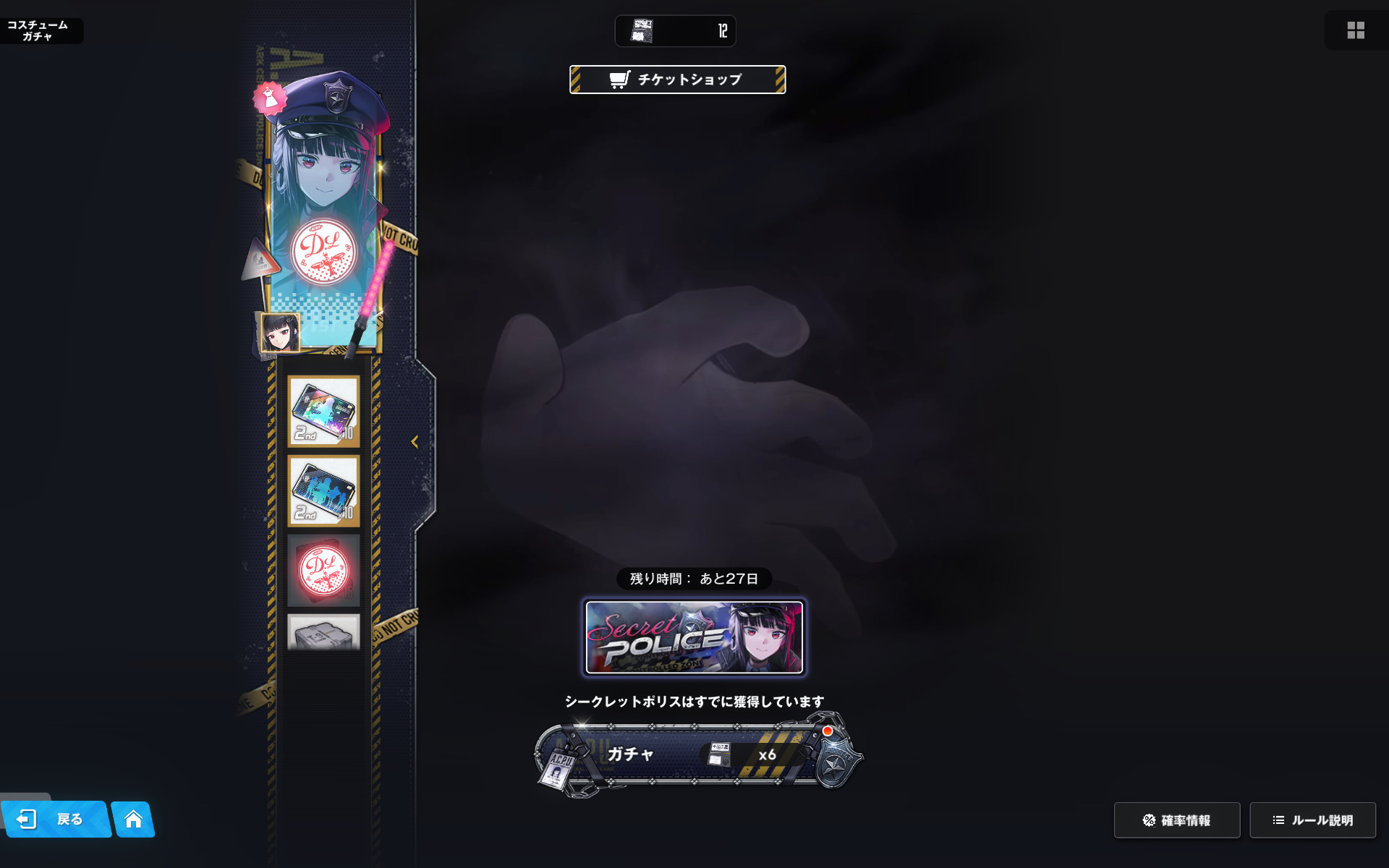Image resolution: width=1389 pixels, height=868 pixels.
Task: Select the rainbow ticket x10 reward
Action: [323, 412]
